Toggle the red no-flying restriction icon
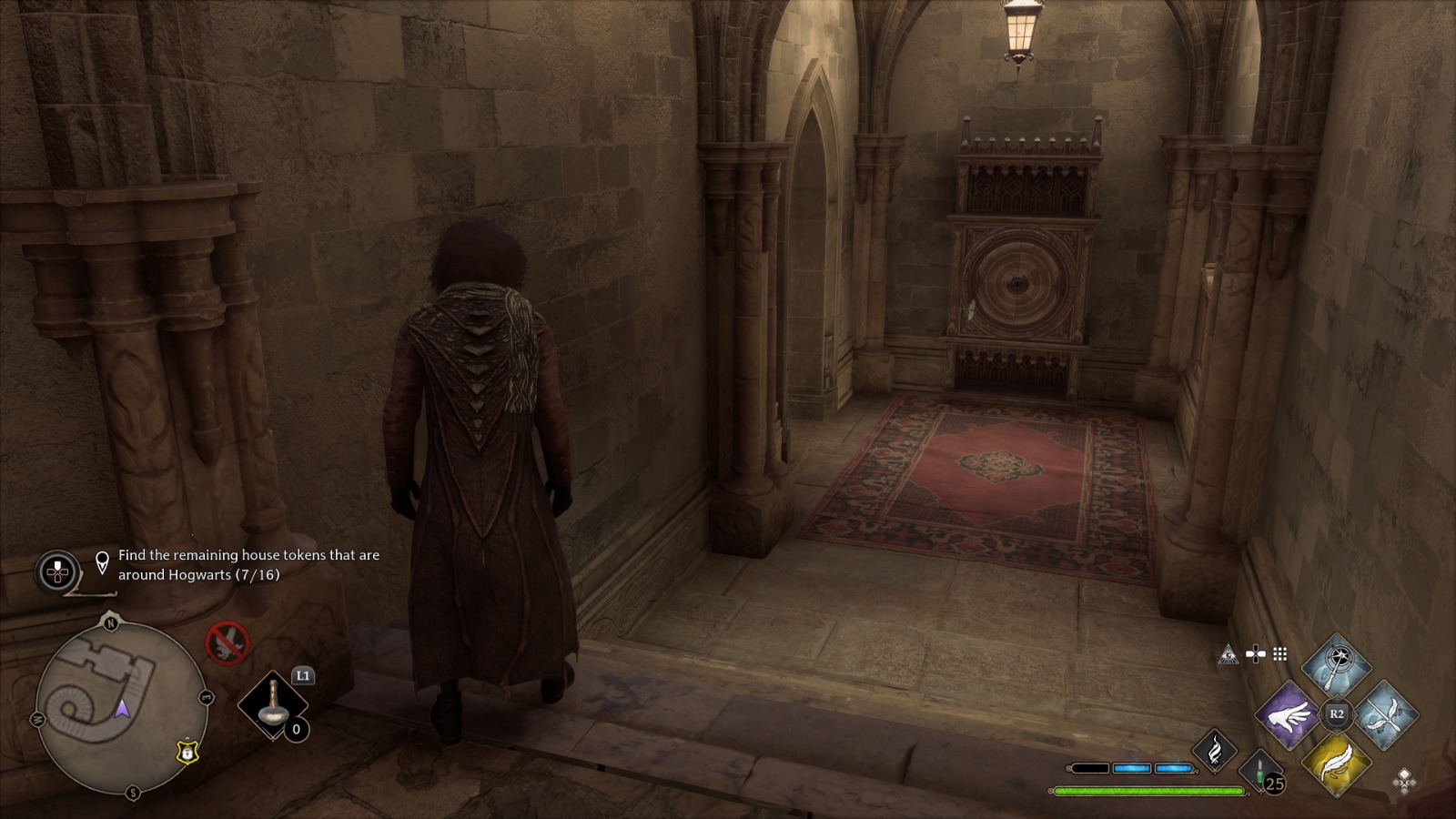 tap(228, 643)
